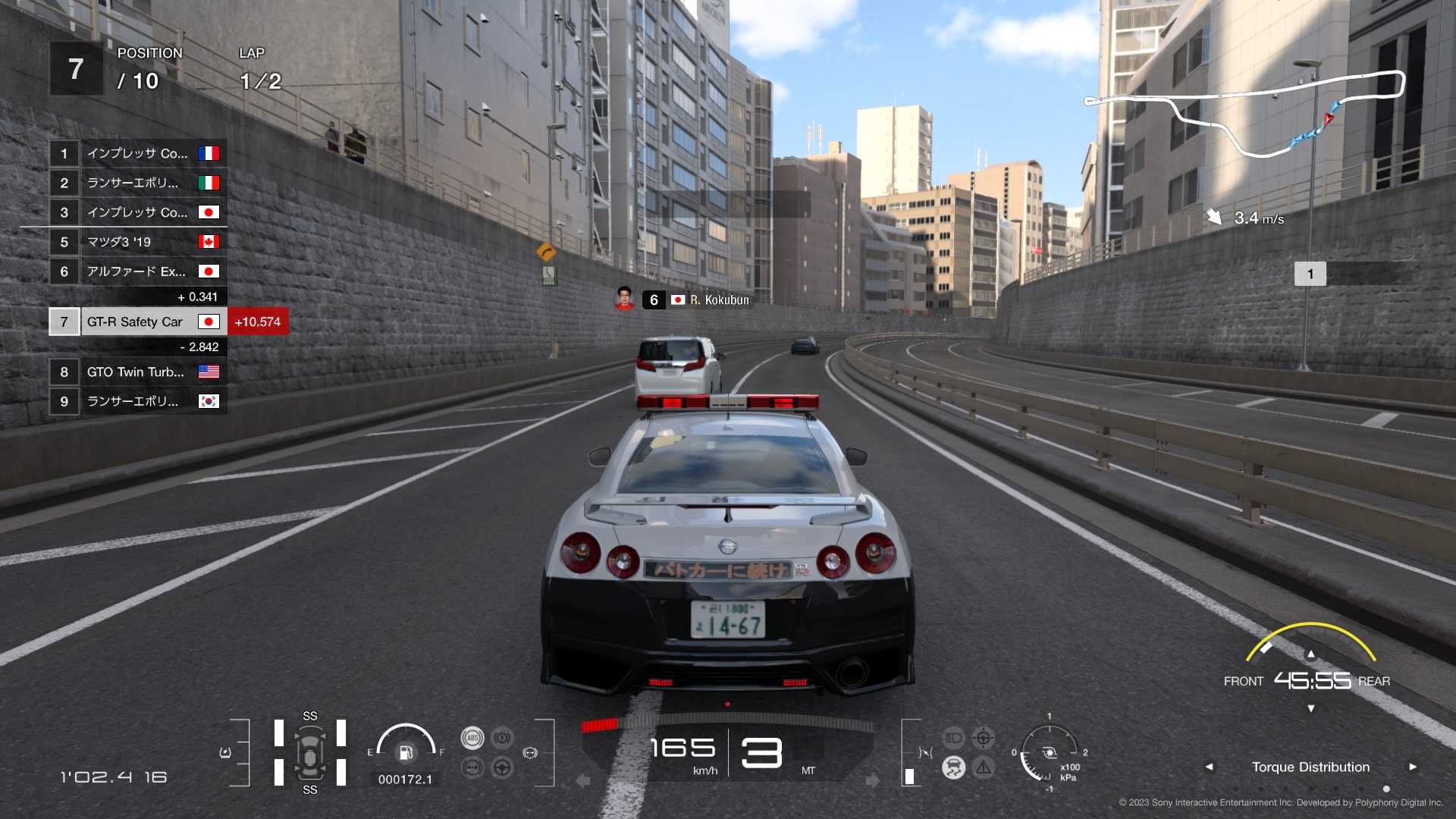
Task: Select R. Kokubun's driver name tag
Action: 717,300
